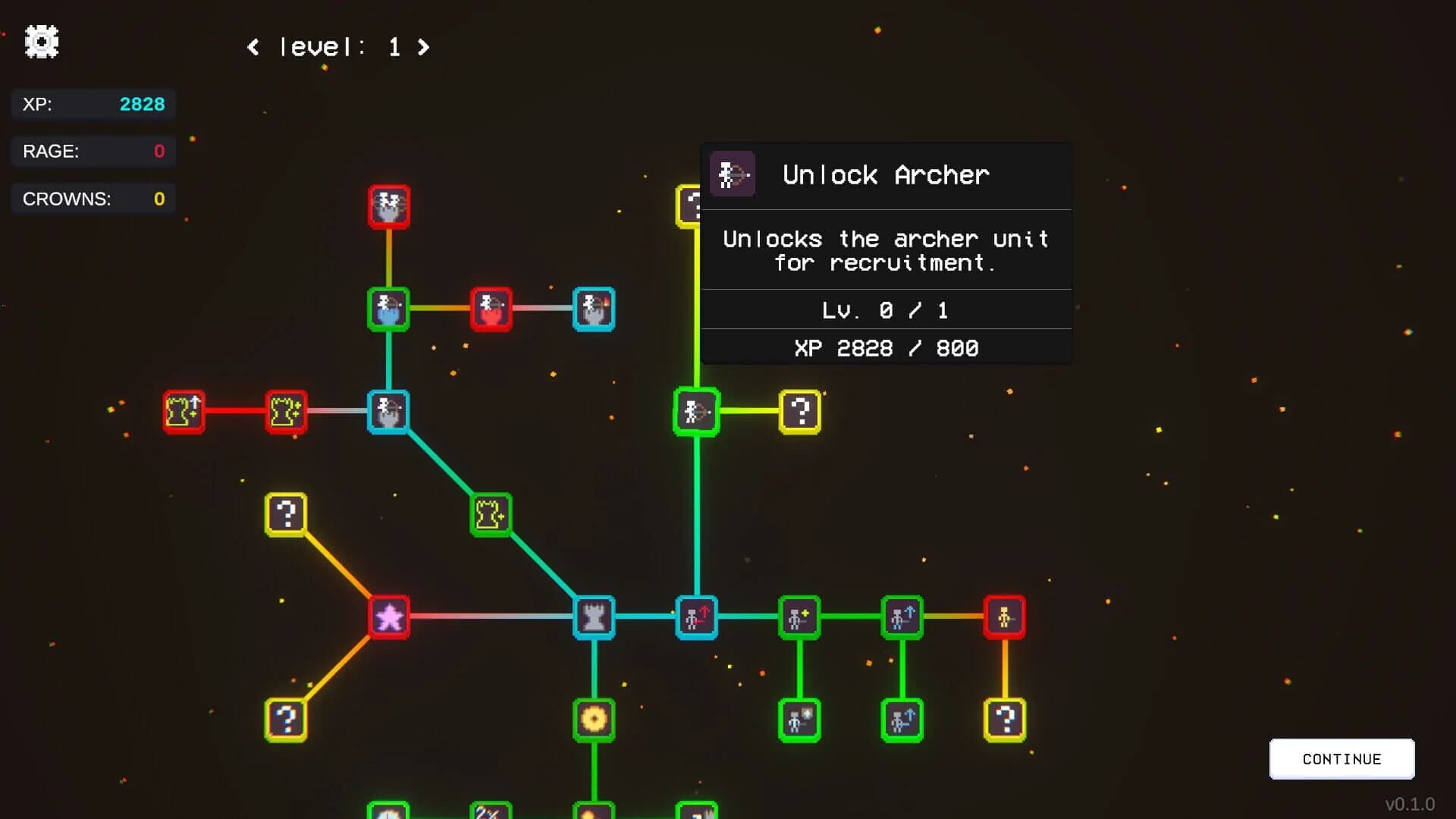Screen dimensions: 1456x819
Task: Select the central tower skill node
Action: (x=595, y=617)
